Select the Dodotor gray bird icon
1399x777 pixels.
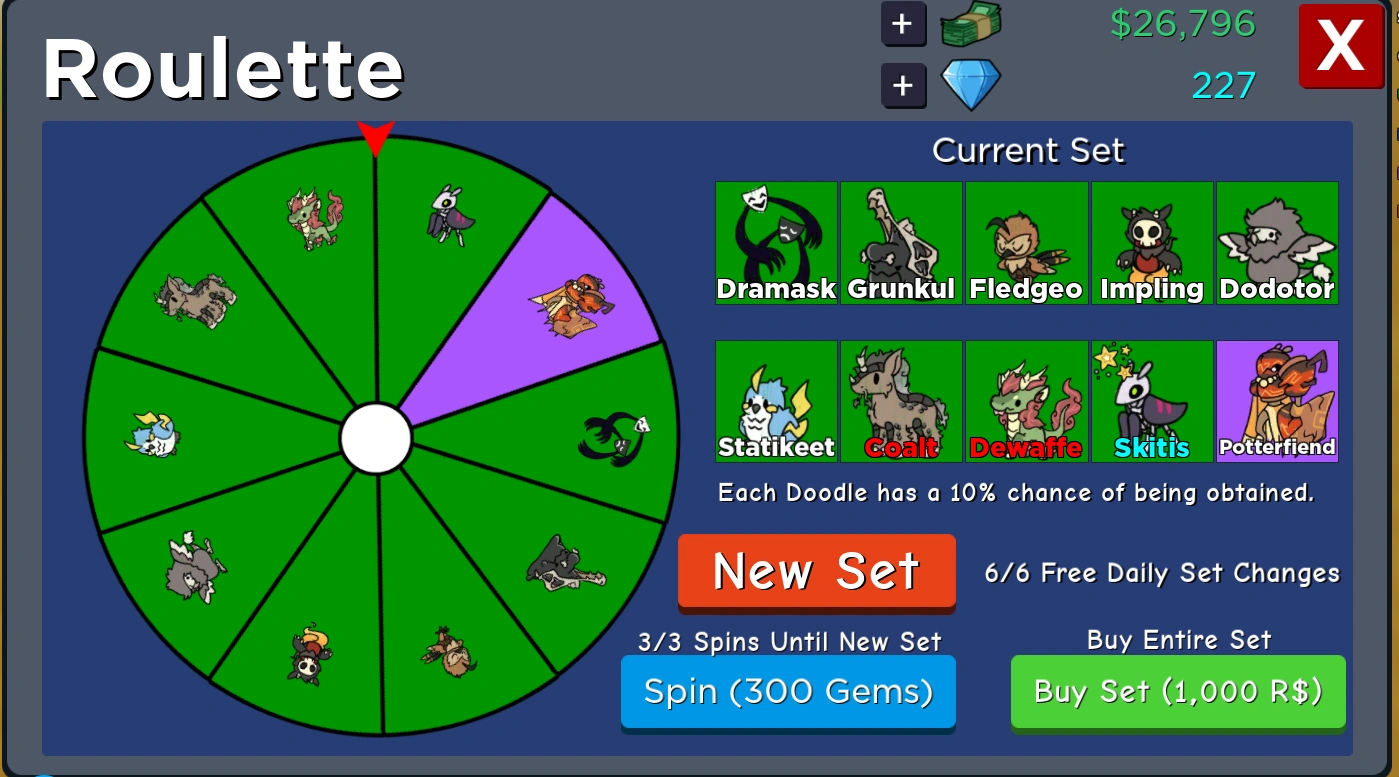pos(1276,235)
